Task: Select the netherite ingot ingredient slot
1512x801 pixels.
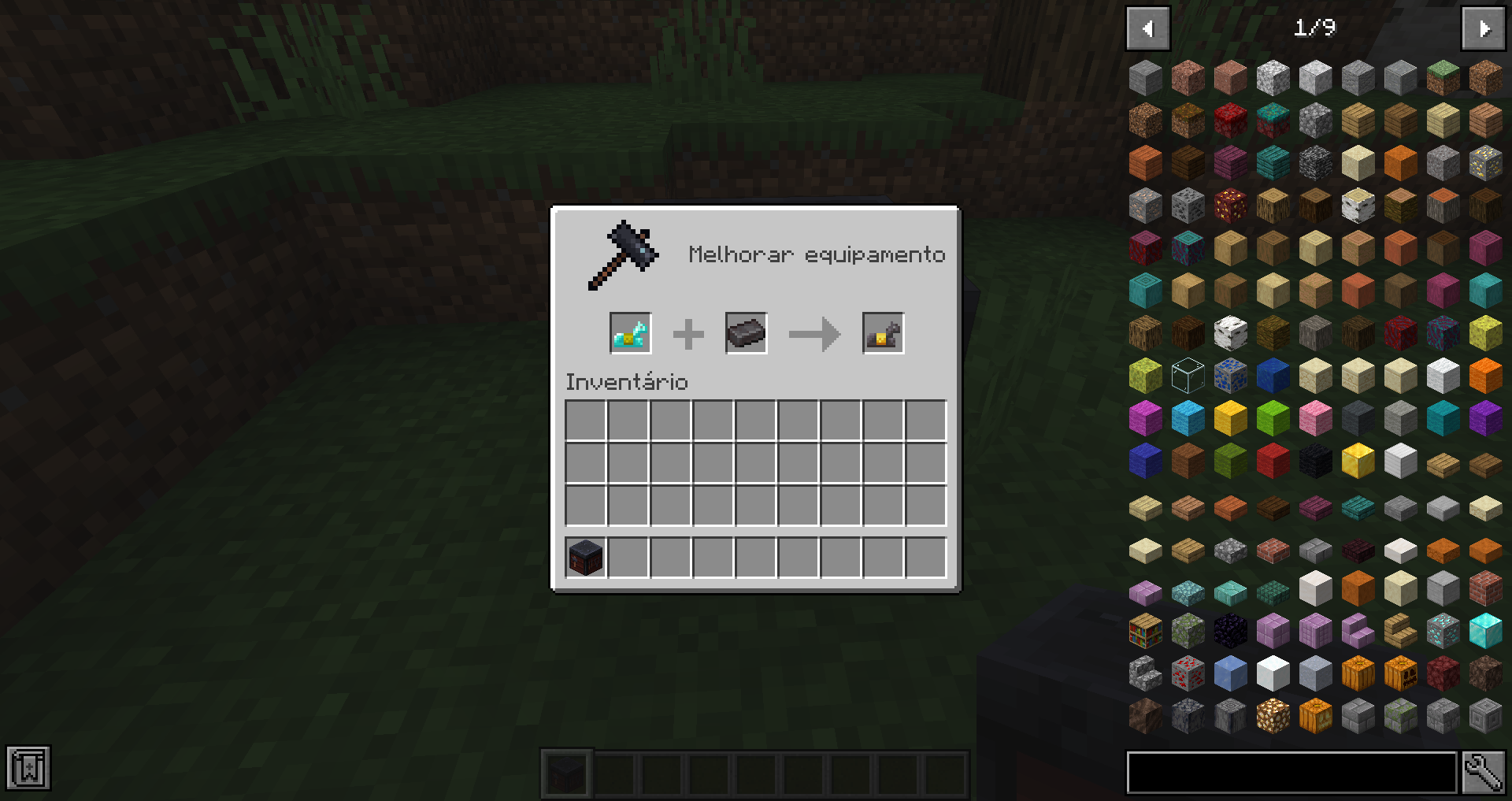Action: click(746, 333)
